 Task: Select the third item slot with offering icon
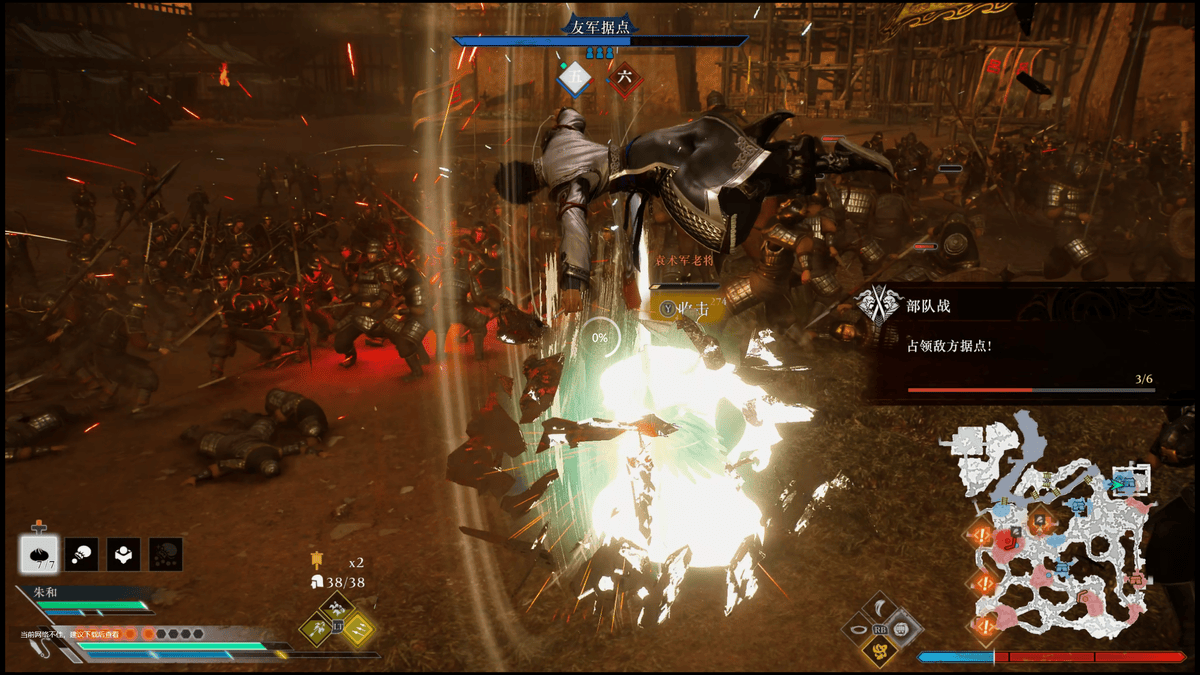pyautogui.click(x=123, y=553)
